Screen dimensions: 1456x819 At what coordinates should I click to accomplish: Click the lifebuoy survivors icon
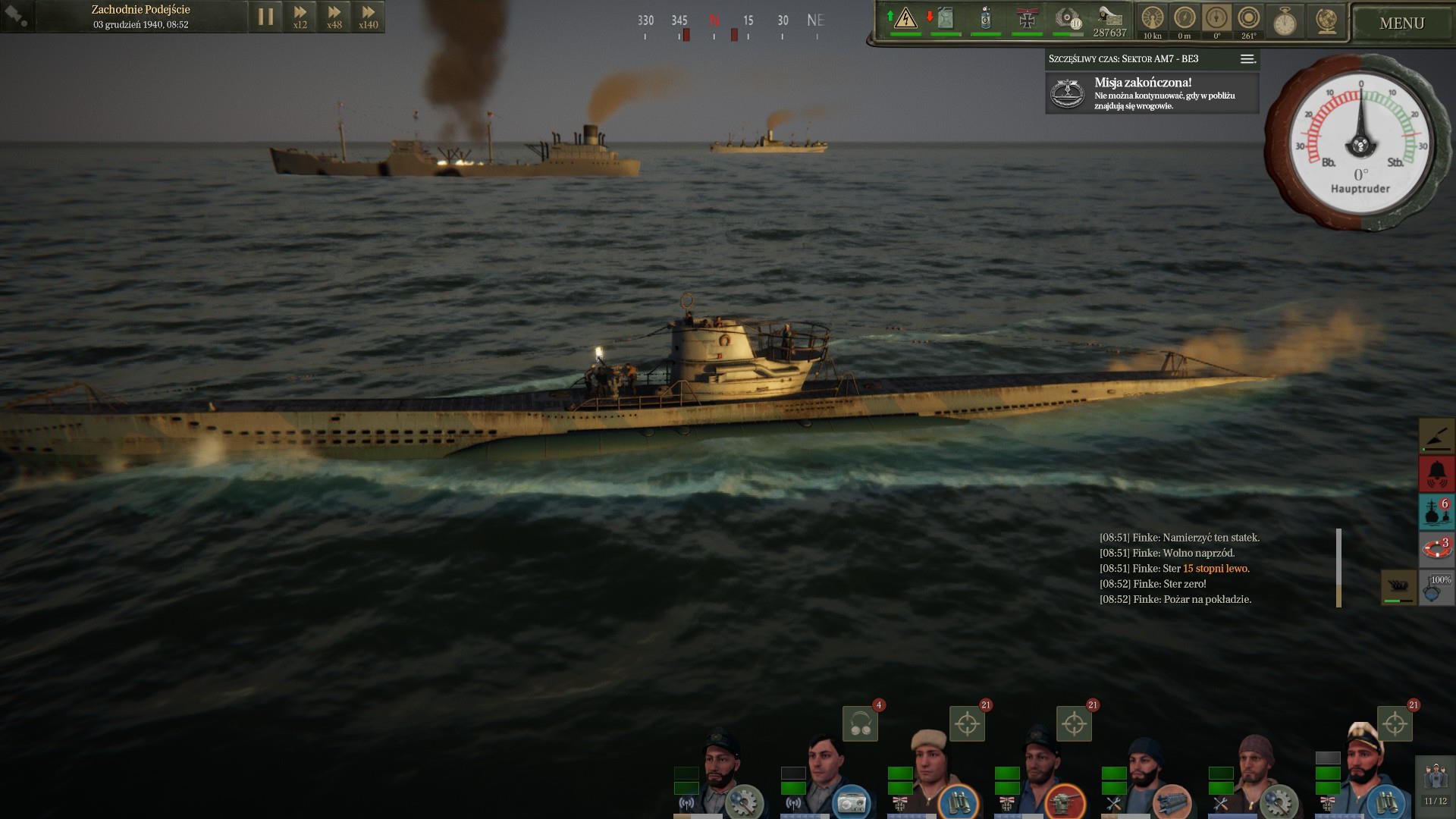pyautogui.click(x=1436, y=548)
